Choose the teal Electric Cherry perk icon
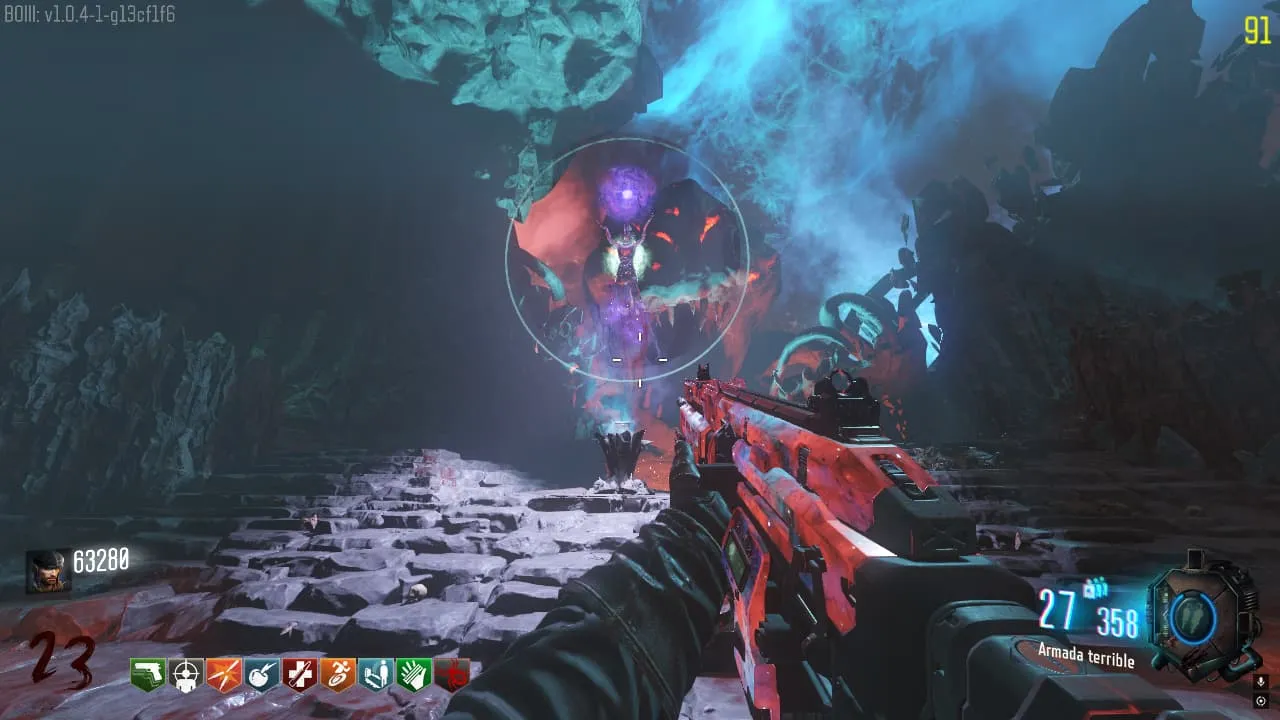This screenshot has width=1280, height=720. click(x=262, y=676)
